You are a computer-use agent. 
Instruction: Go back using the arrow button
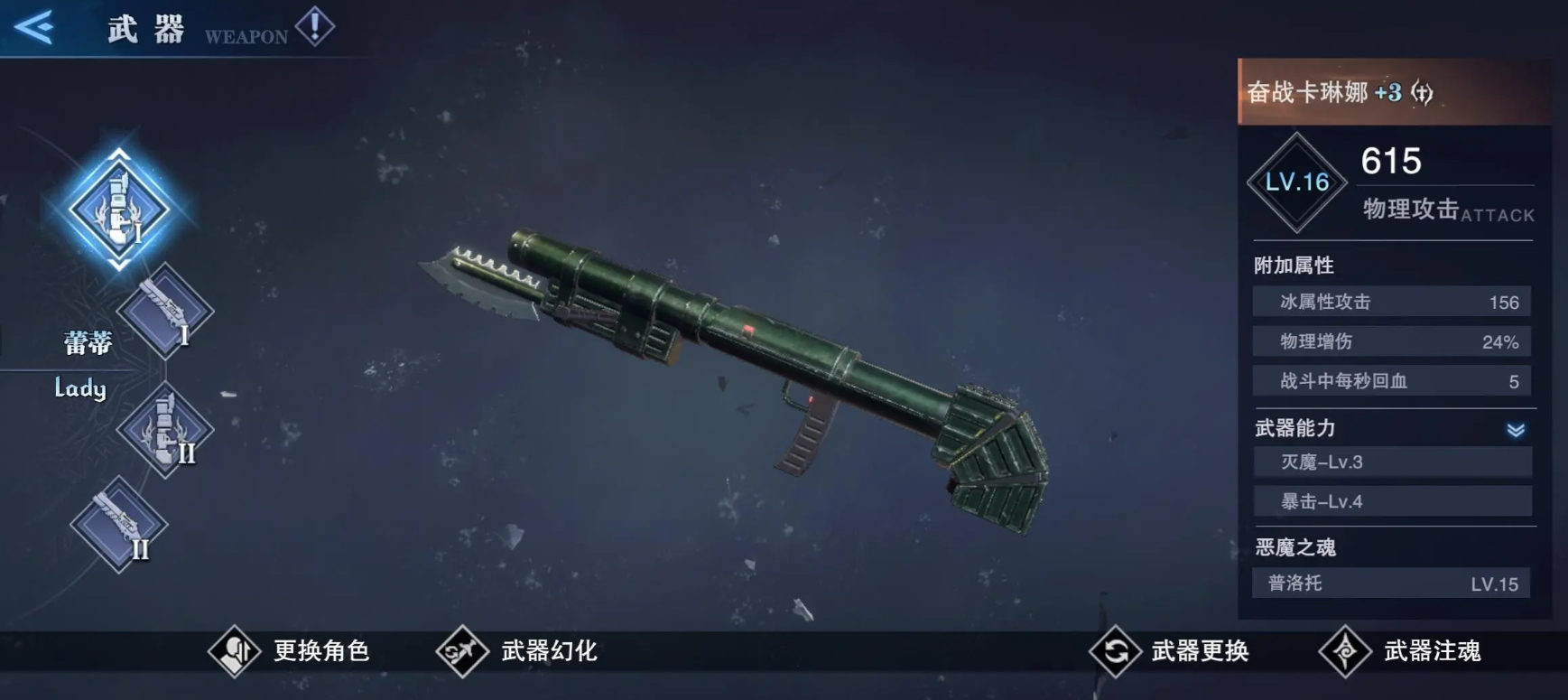point(34,27)
